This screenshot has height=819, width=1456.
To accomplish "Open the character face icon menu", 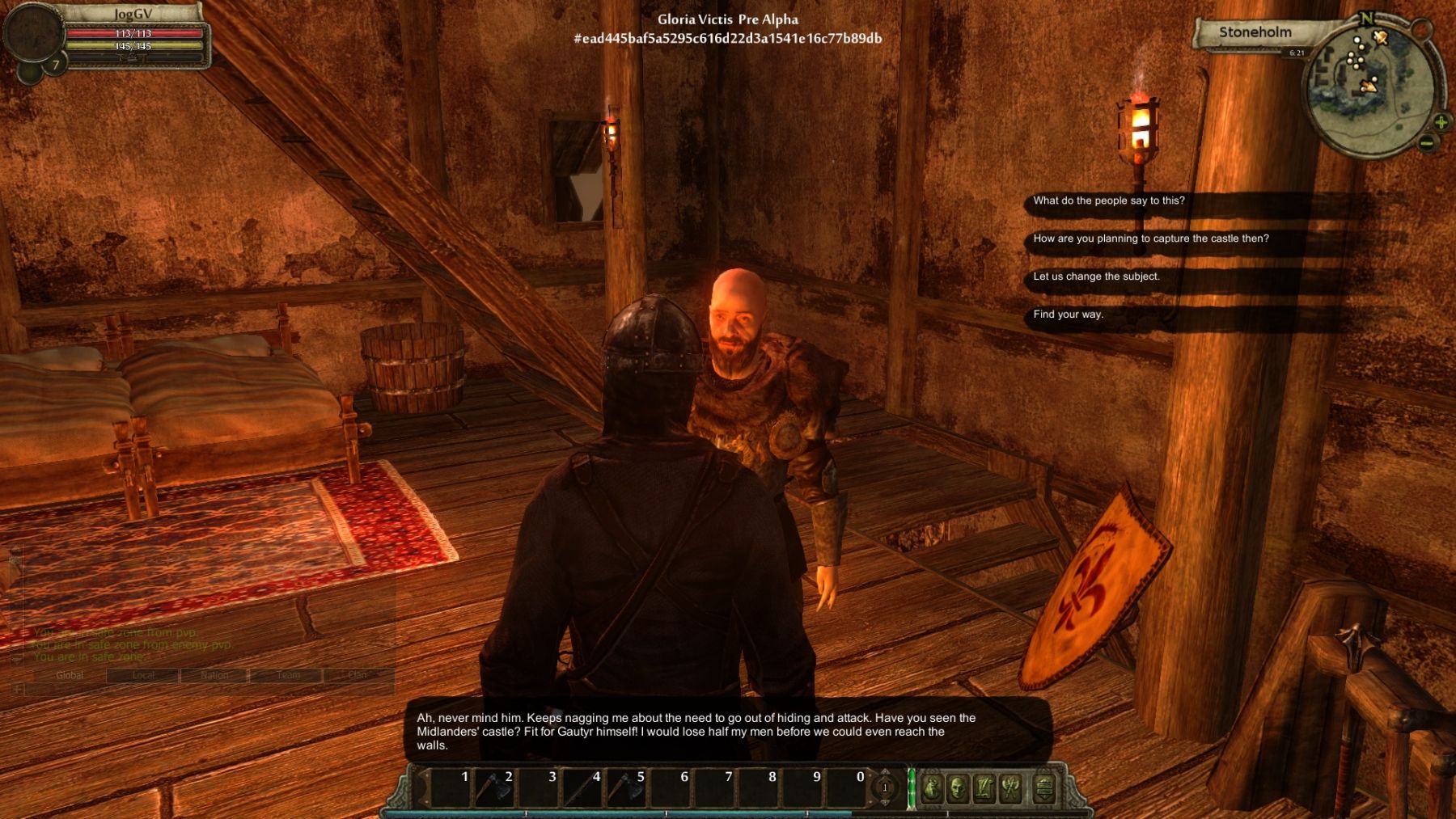I will click(x=958, y=788).
